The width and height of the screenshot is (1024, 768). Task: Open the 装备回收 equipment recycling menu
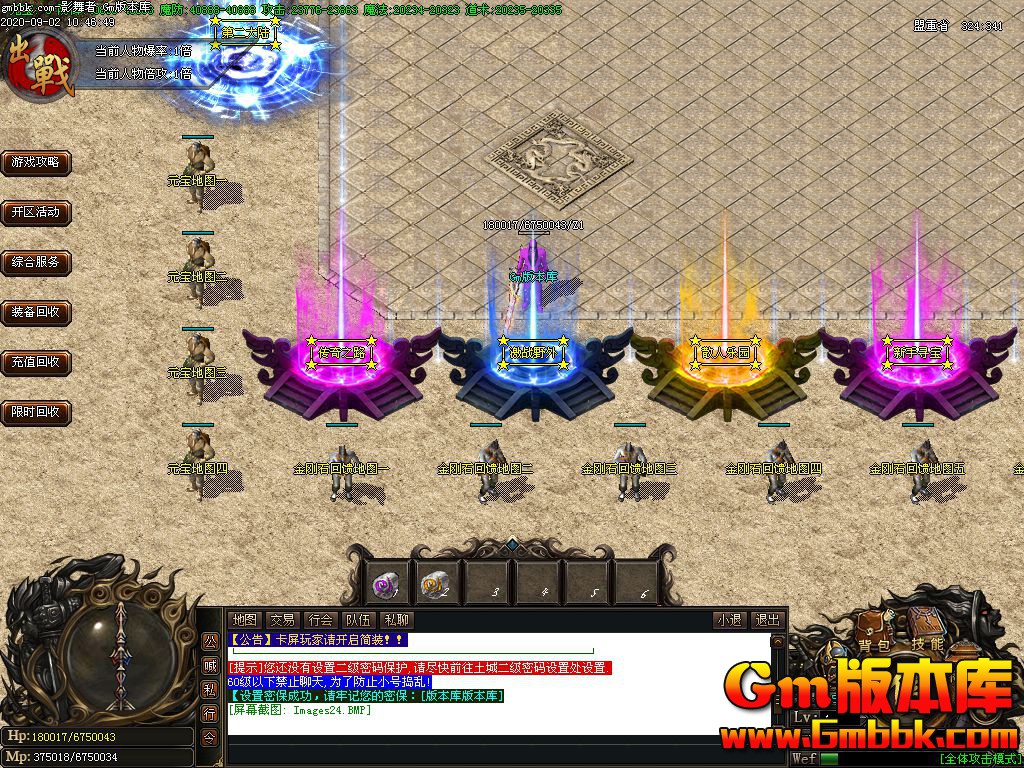click(x=36, y=312)
